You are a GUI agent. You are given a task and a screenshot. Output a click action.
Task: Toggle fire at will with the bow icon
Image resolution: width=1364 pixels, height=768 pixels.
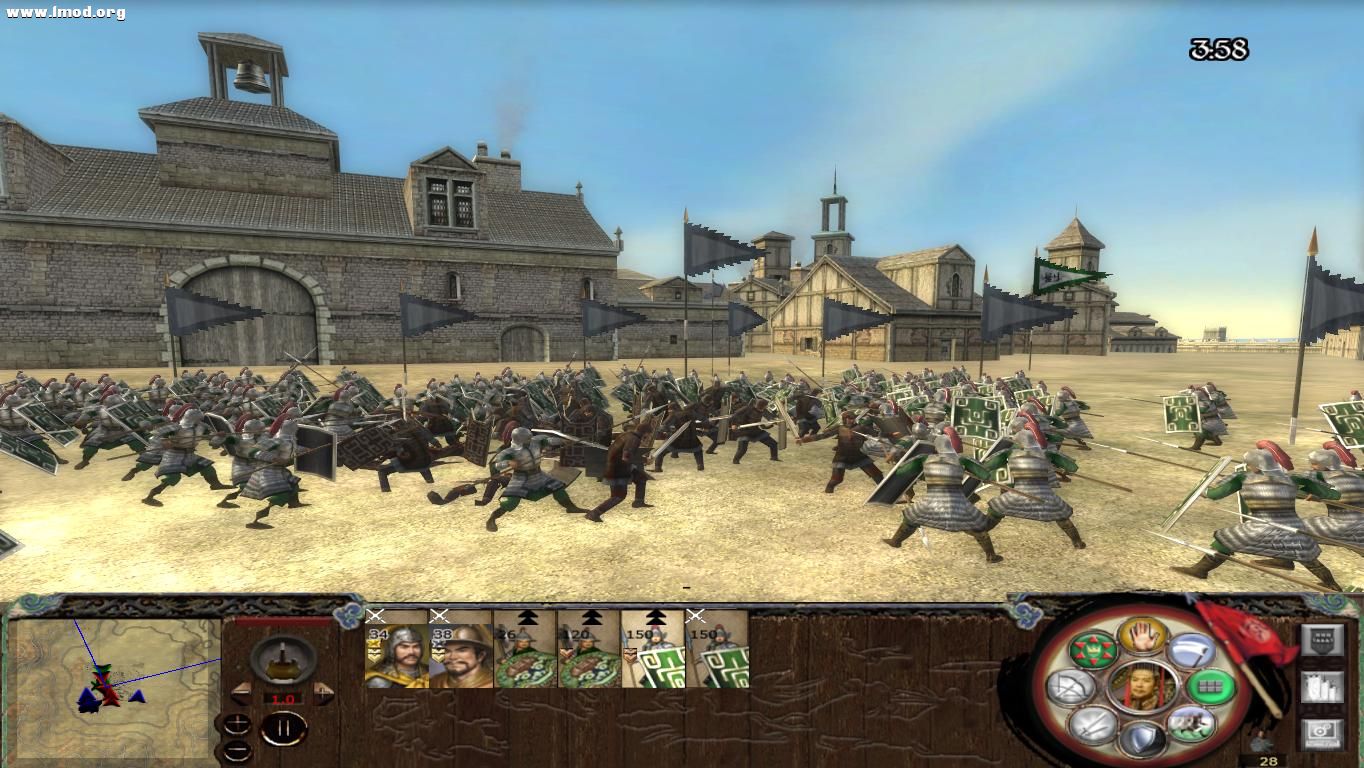click(1070, 686)
